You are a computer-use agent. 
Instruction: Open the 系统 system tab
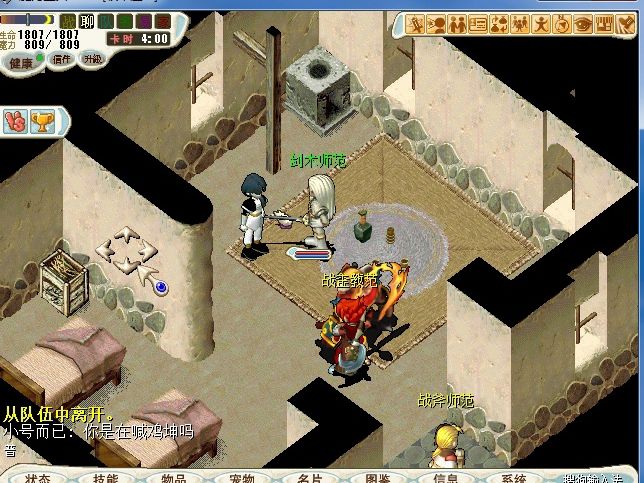[514, 477]
